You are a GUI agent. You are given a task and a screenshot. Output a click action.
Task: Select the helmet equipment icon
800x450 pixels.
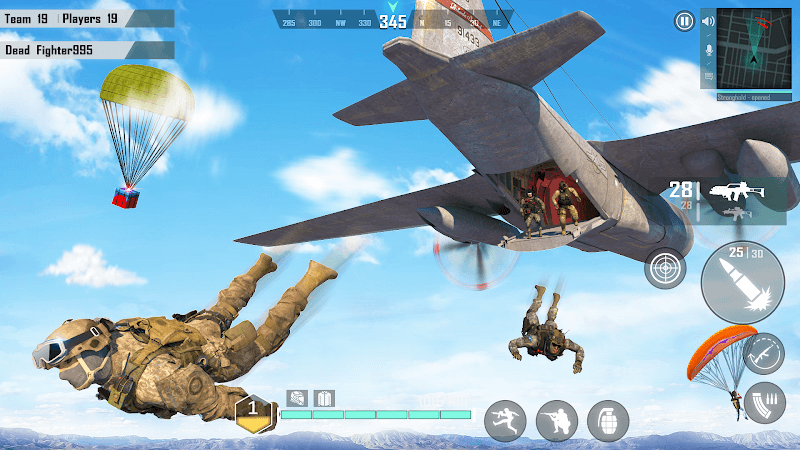[297, 398]
